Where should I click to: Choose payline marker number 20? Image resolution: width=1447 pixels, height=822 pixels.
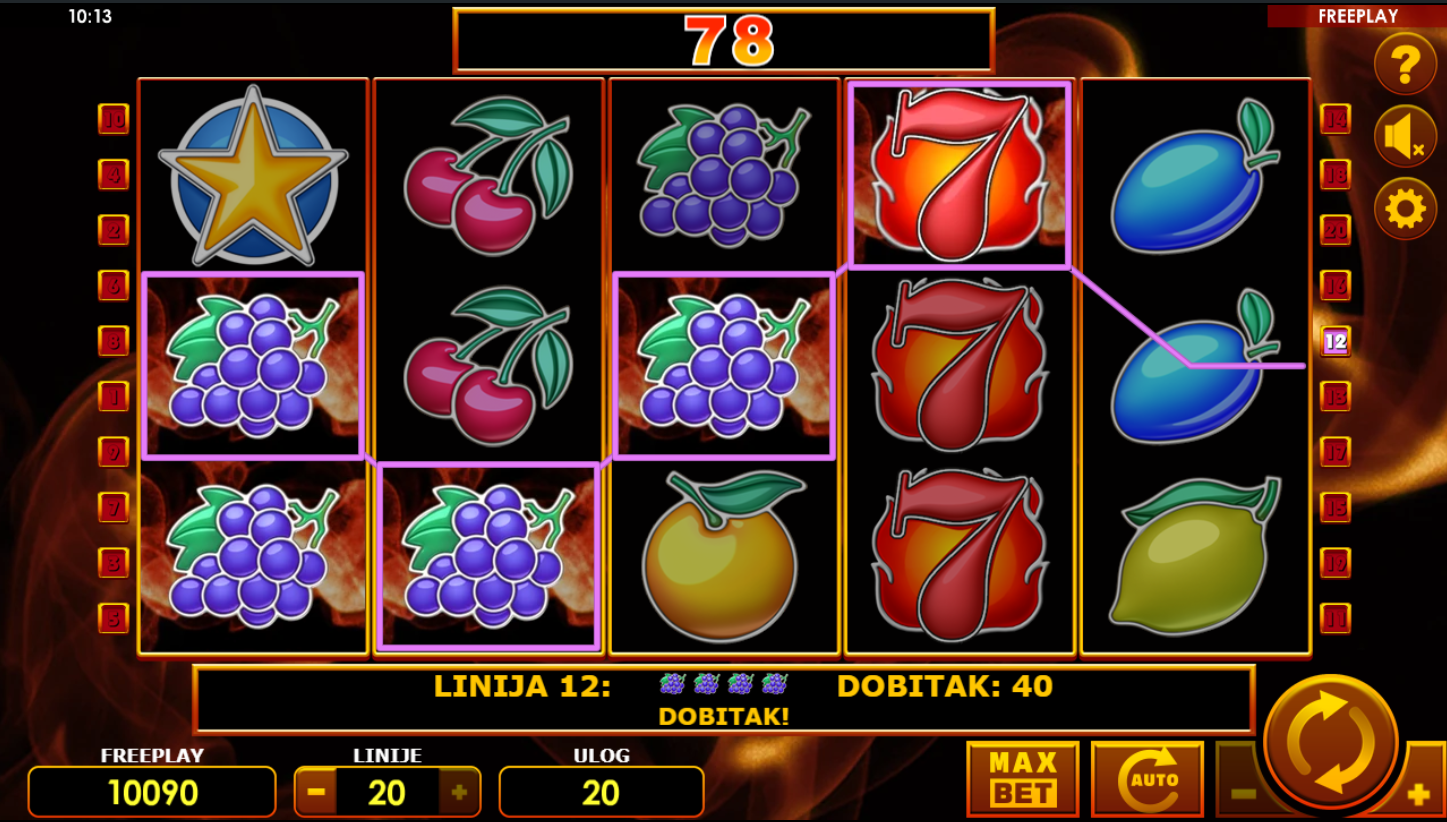point(1335,230)
